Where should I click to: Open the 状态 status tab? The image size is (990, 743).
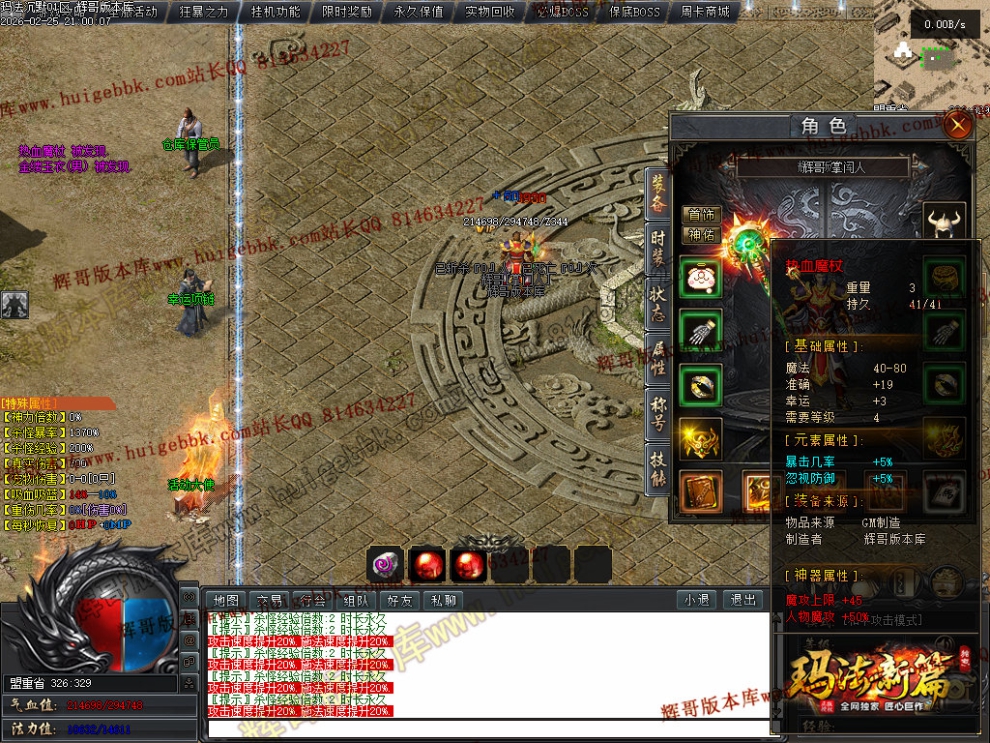point(658,301)
